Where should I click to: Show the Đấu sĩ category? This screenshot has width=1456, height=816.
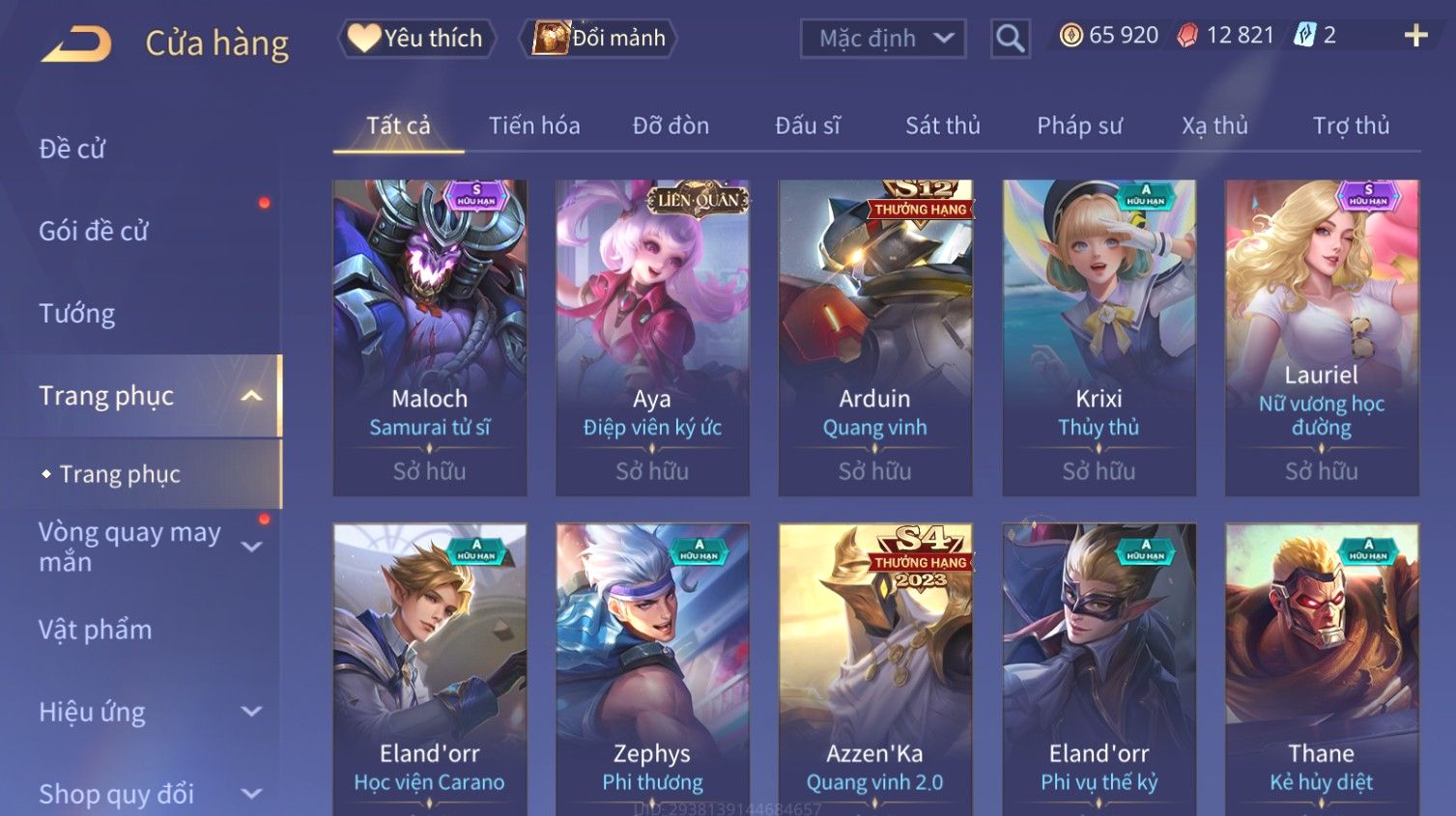click(x=808, y=126)
